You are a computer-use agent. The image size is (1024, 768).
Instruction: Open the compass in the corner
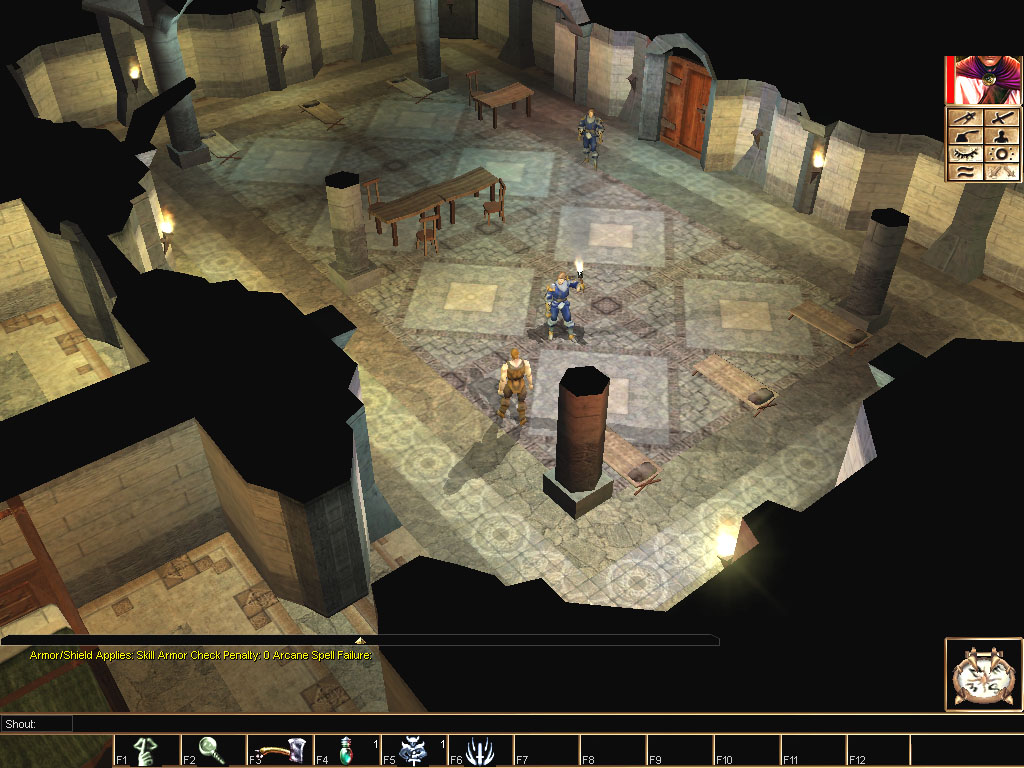pos(983,675)
